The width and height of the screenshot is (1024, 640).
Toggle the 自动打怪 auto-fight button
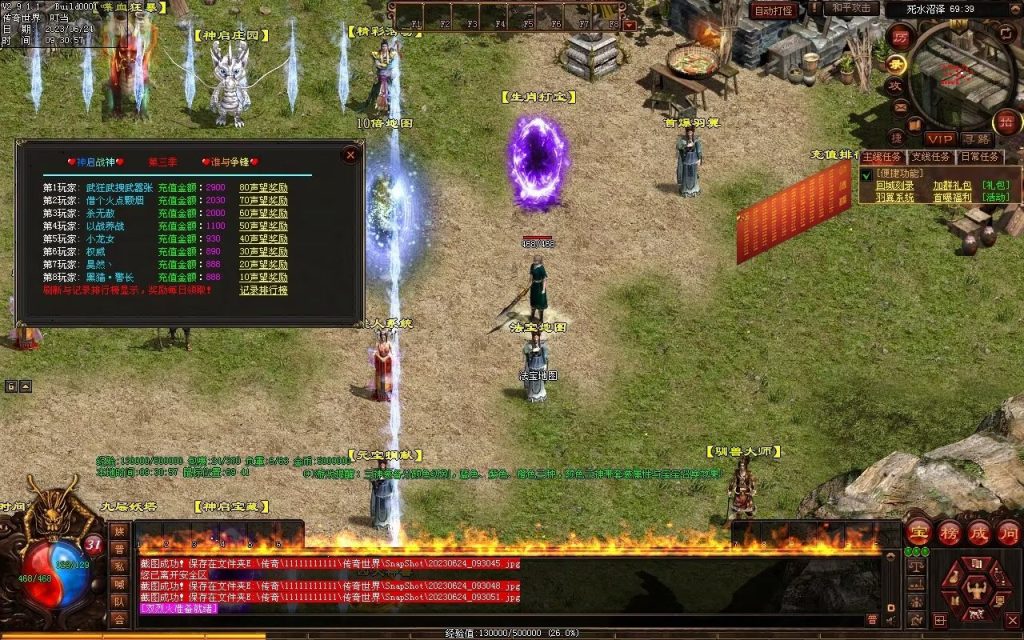point(773,10)
